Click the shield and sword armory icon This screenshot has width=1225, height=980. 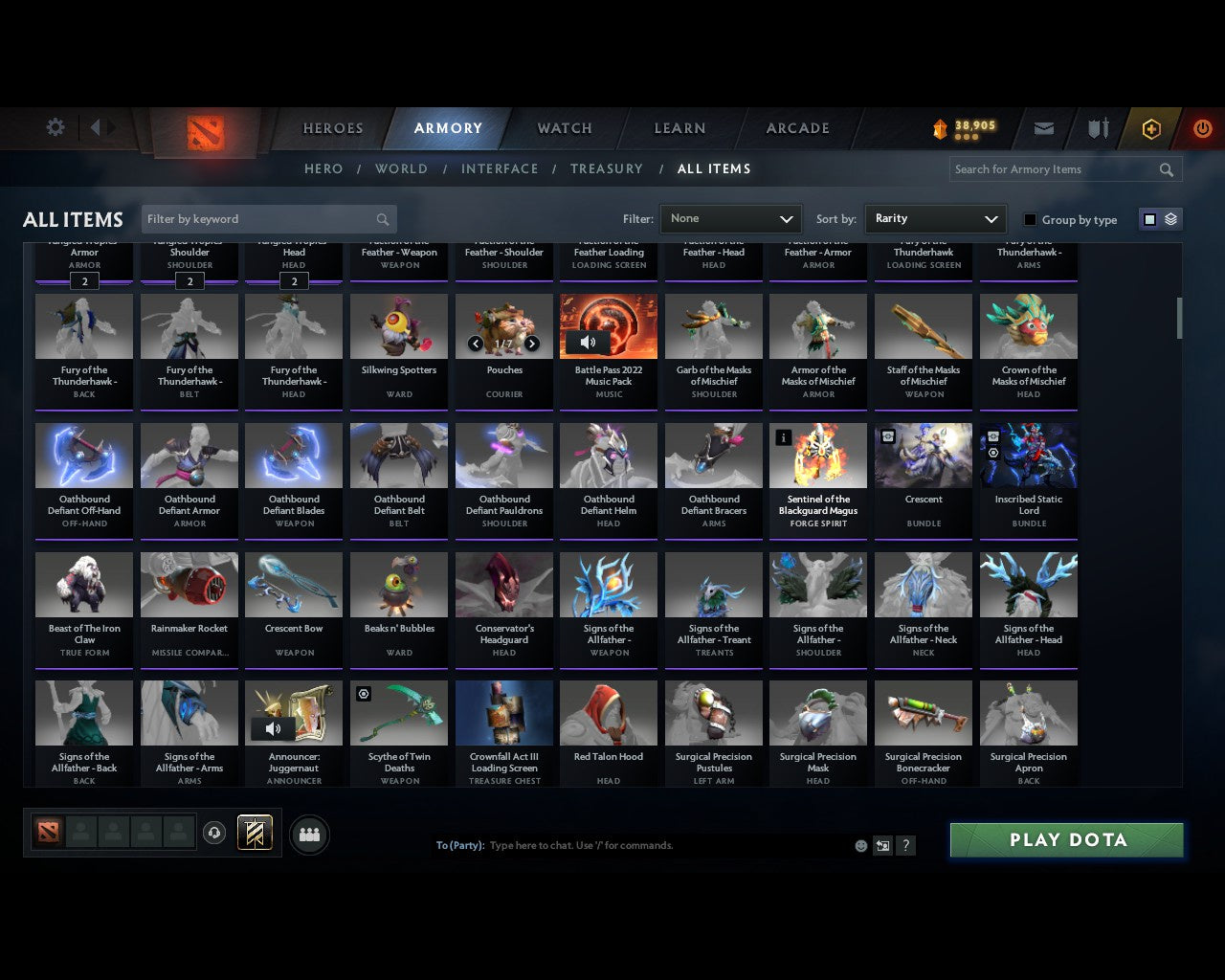[1097, 127]
